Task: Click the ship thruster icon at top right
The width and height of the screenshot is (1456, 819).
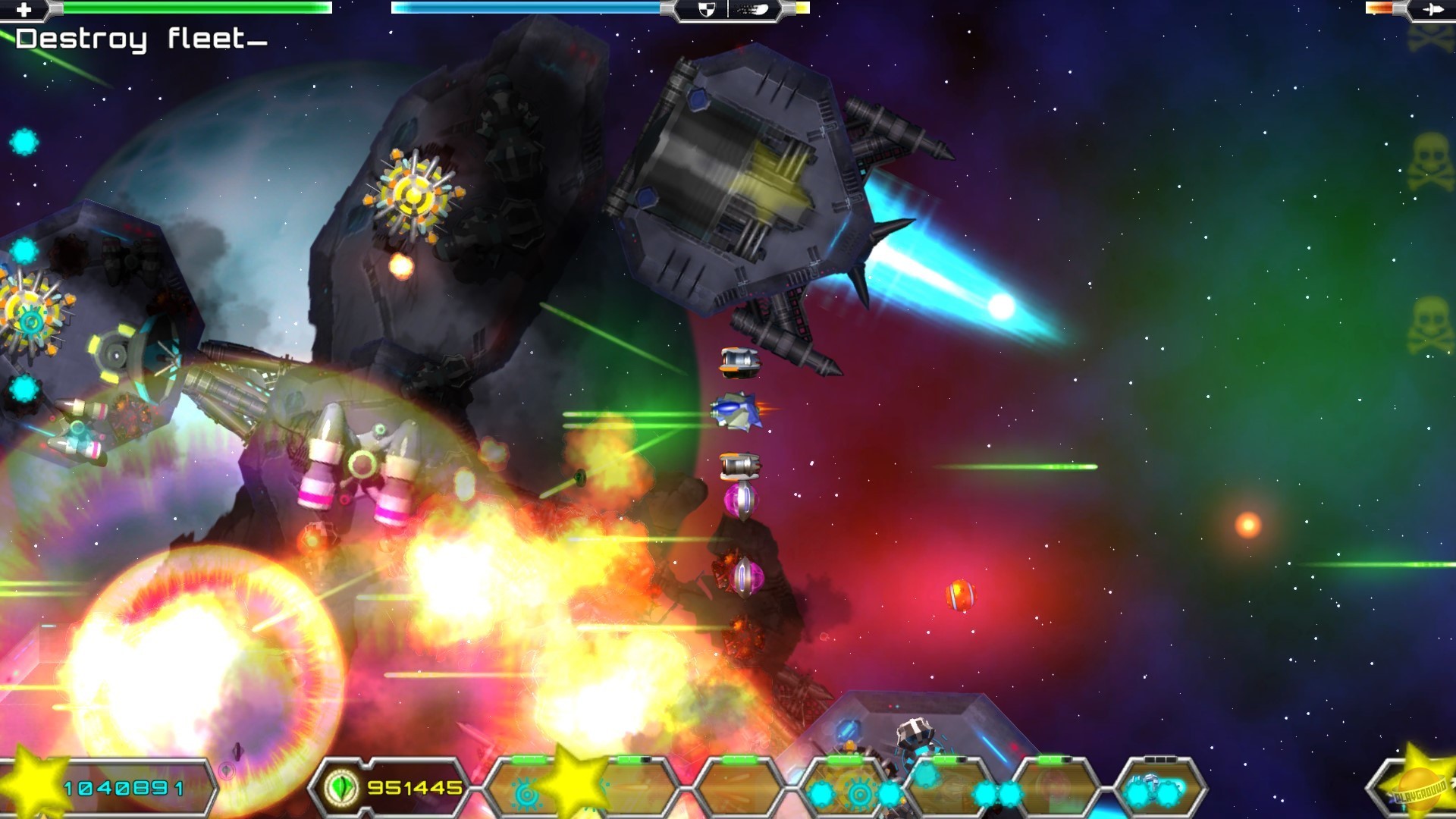Action: [x=1432, y=9]
